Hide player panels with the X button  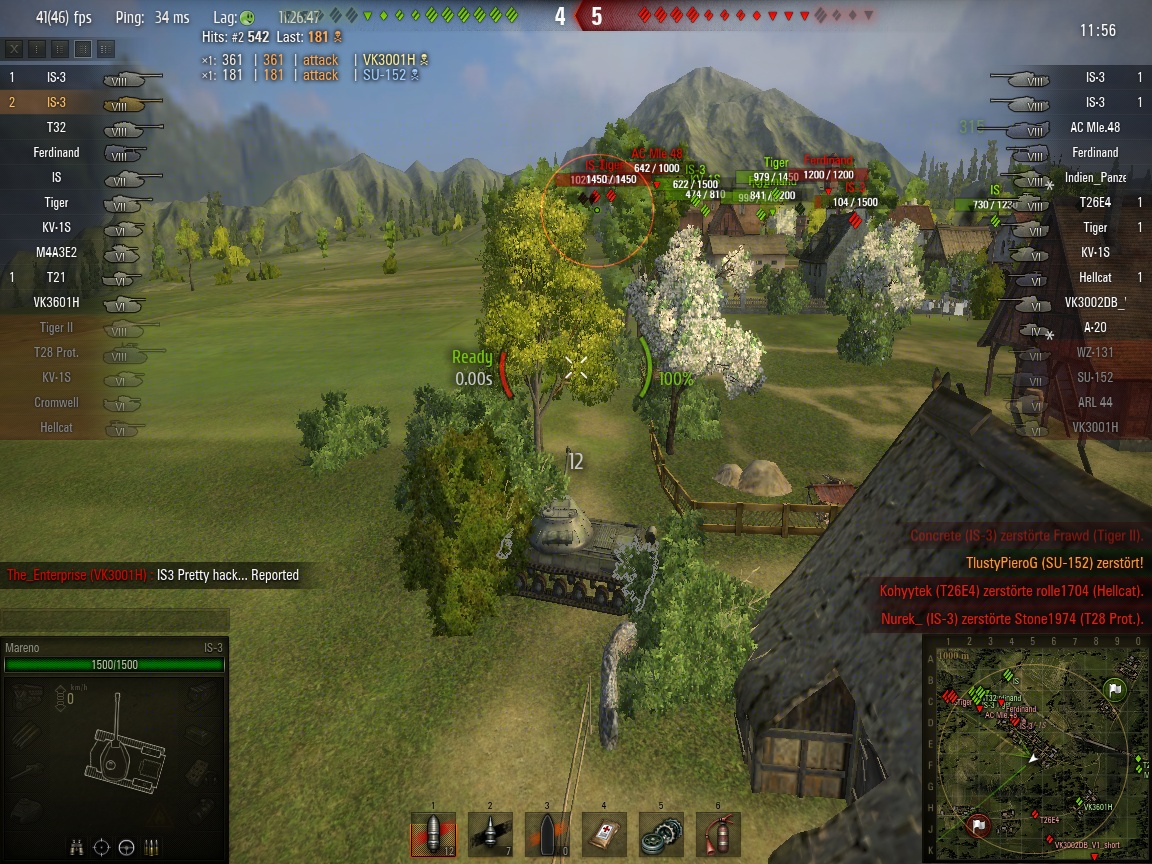point(15,48)
